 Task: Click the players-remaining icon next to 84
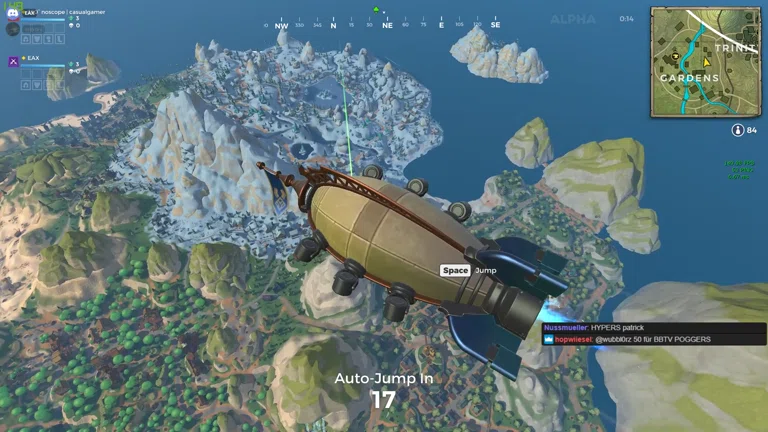[737, 130]
